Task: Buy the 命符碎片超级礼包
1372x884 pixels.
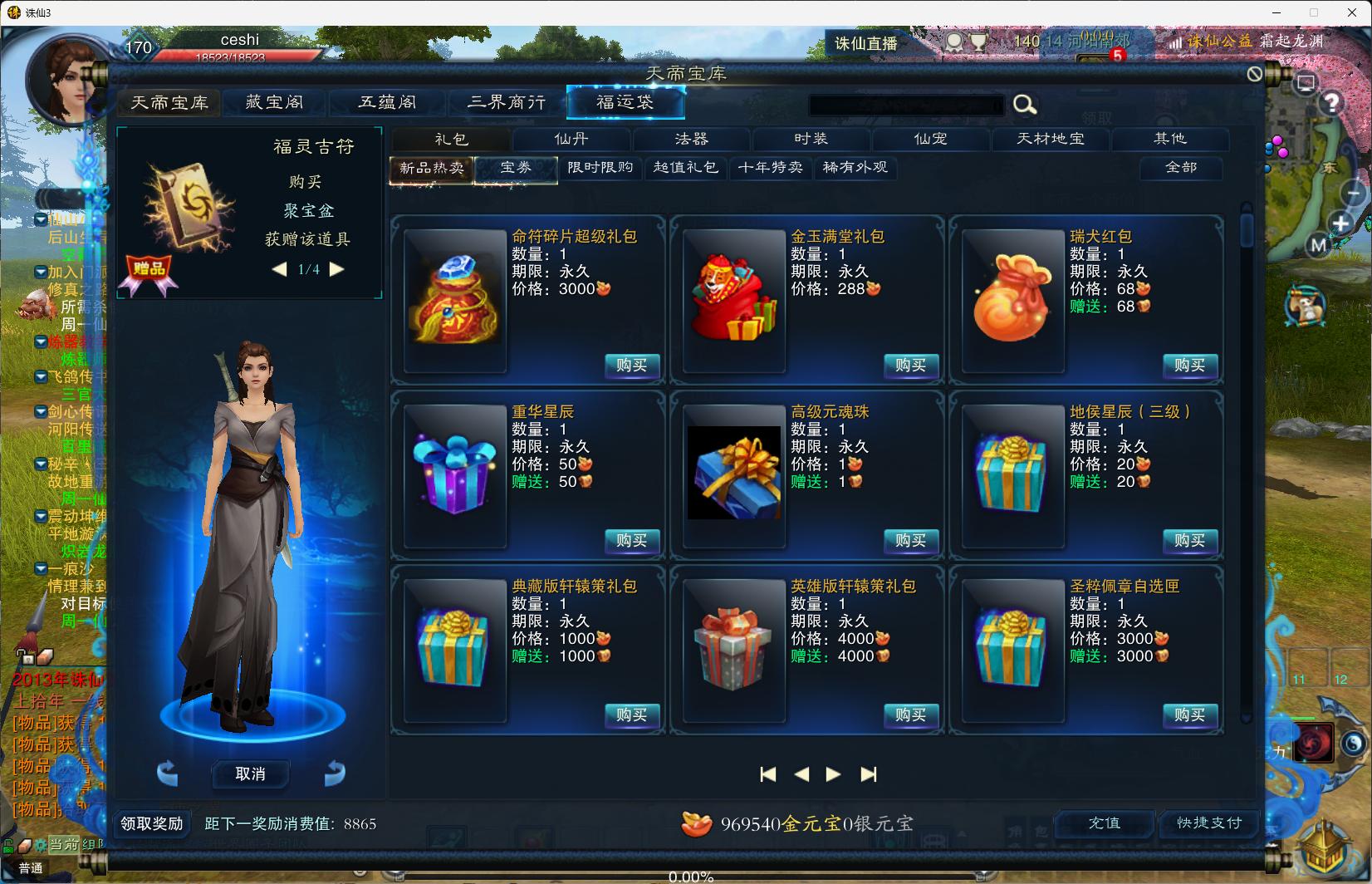Action: click(631, 366)
